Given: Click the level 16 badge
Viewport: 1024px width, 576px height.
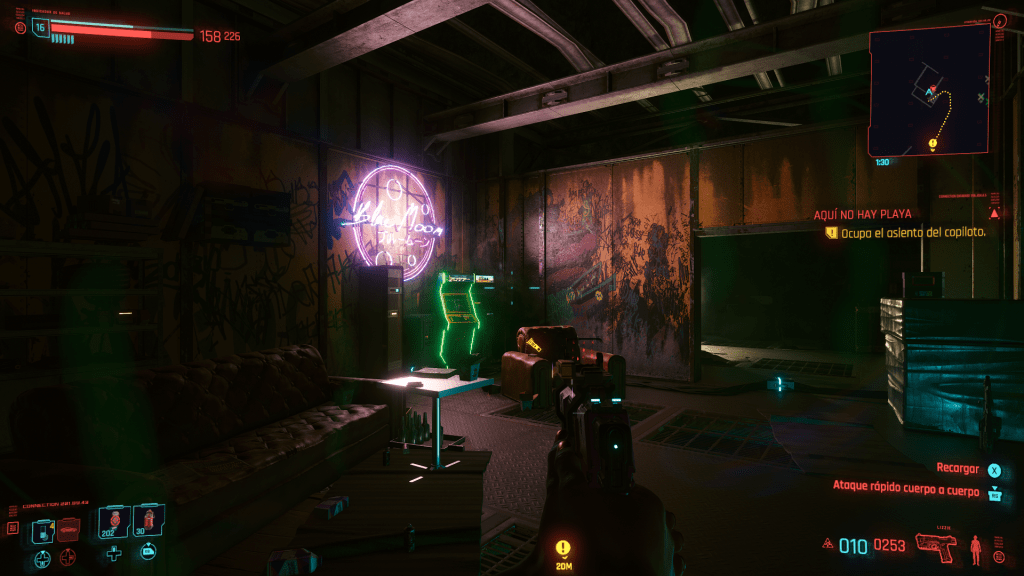Looking at the screenshot, I should click(x=41, y=26).
